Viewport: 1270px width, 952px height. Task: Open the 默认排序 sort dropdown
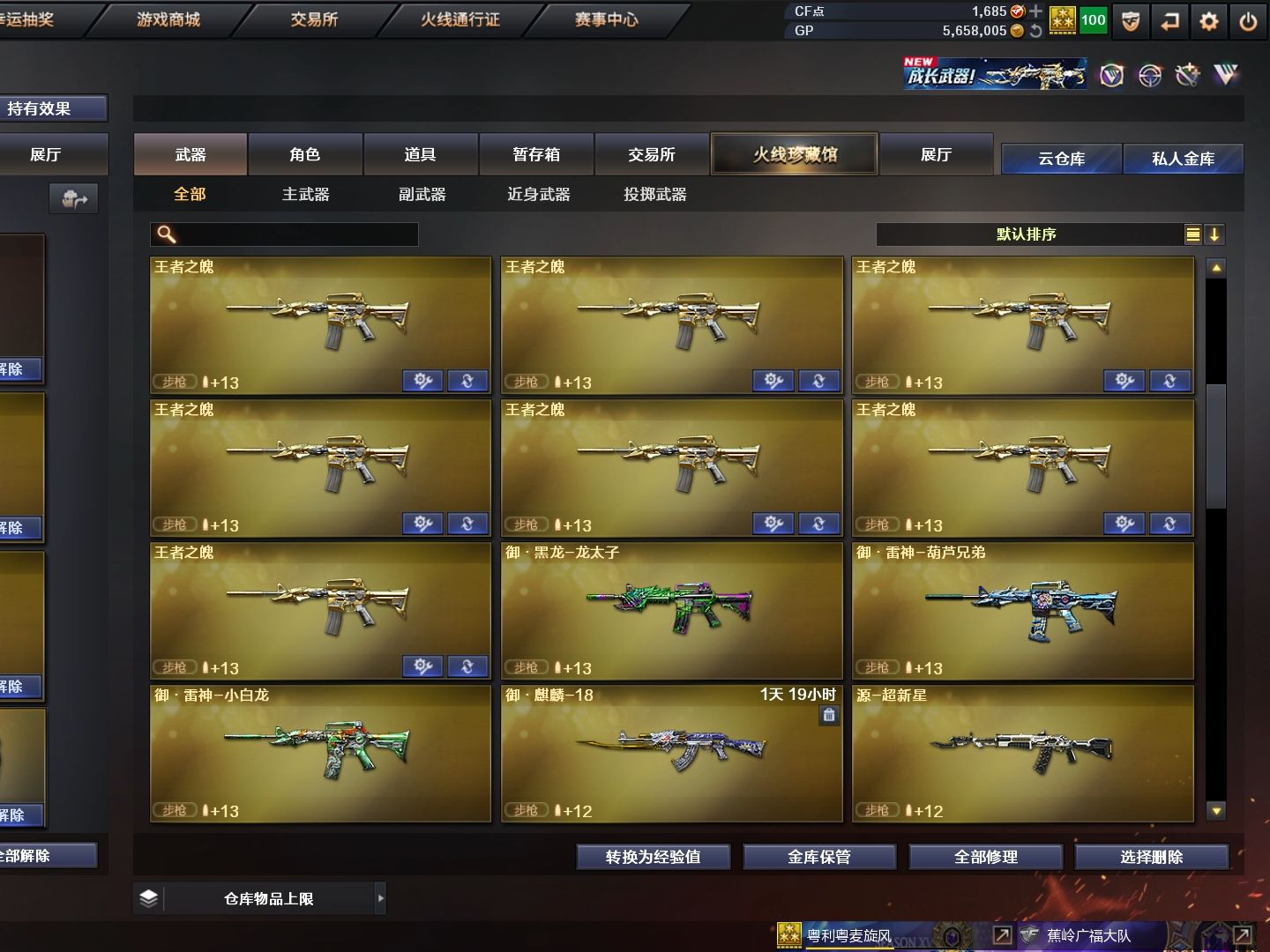(x=1027, y=234)
